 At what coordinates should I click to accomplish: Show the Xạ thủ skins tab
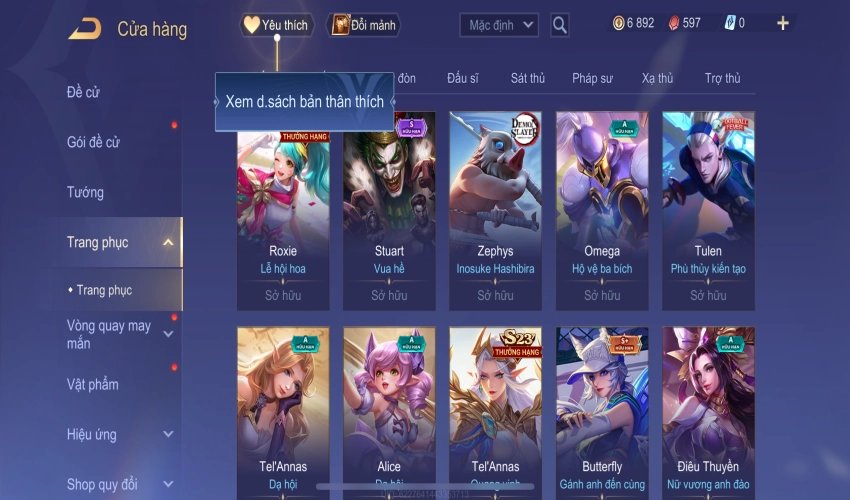pyautogui.click(x=657, y=78)
